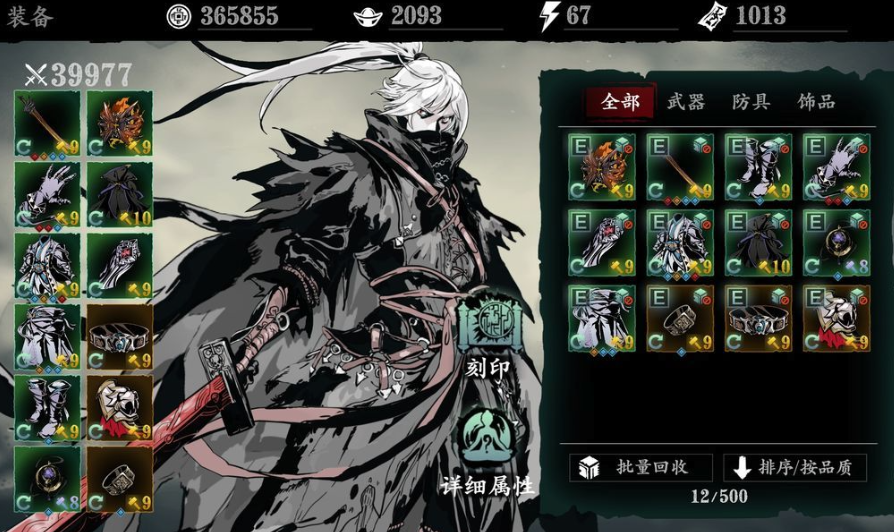Click the equipped staff weapon slot beside the character
The image size is (894, 532).
point(47,125)
